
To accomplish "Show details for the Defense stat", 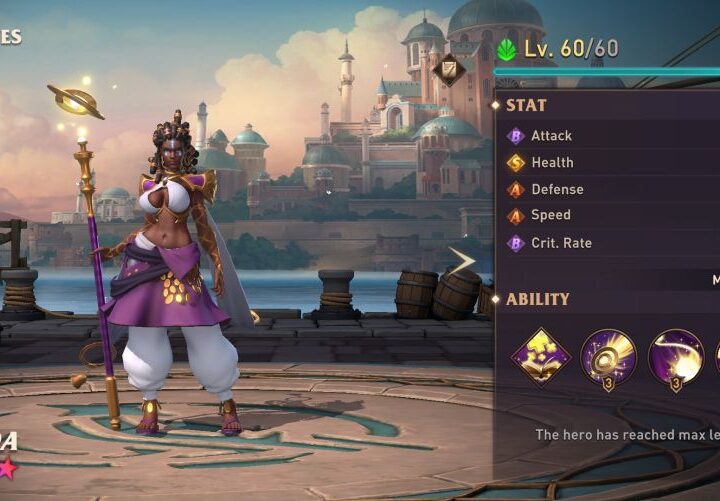I will click(557, 189).
